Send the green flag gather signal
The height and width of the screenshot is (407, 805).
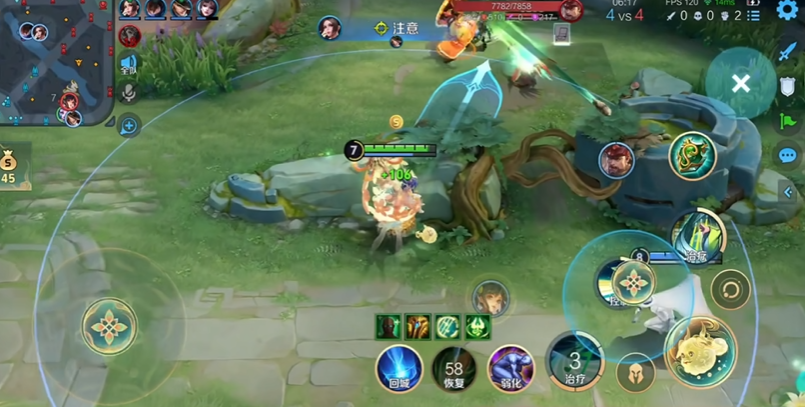pyautogui.click(x=788, y=122)
